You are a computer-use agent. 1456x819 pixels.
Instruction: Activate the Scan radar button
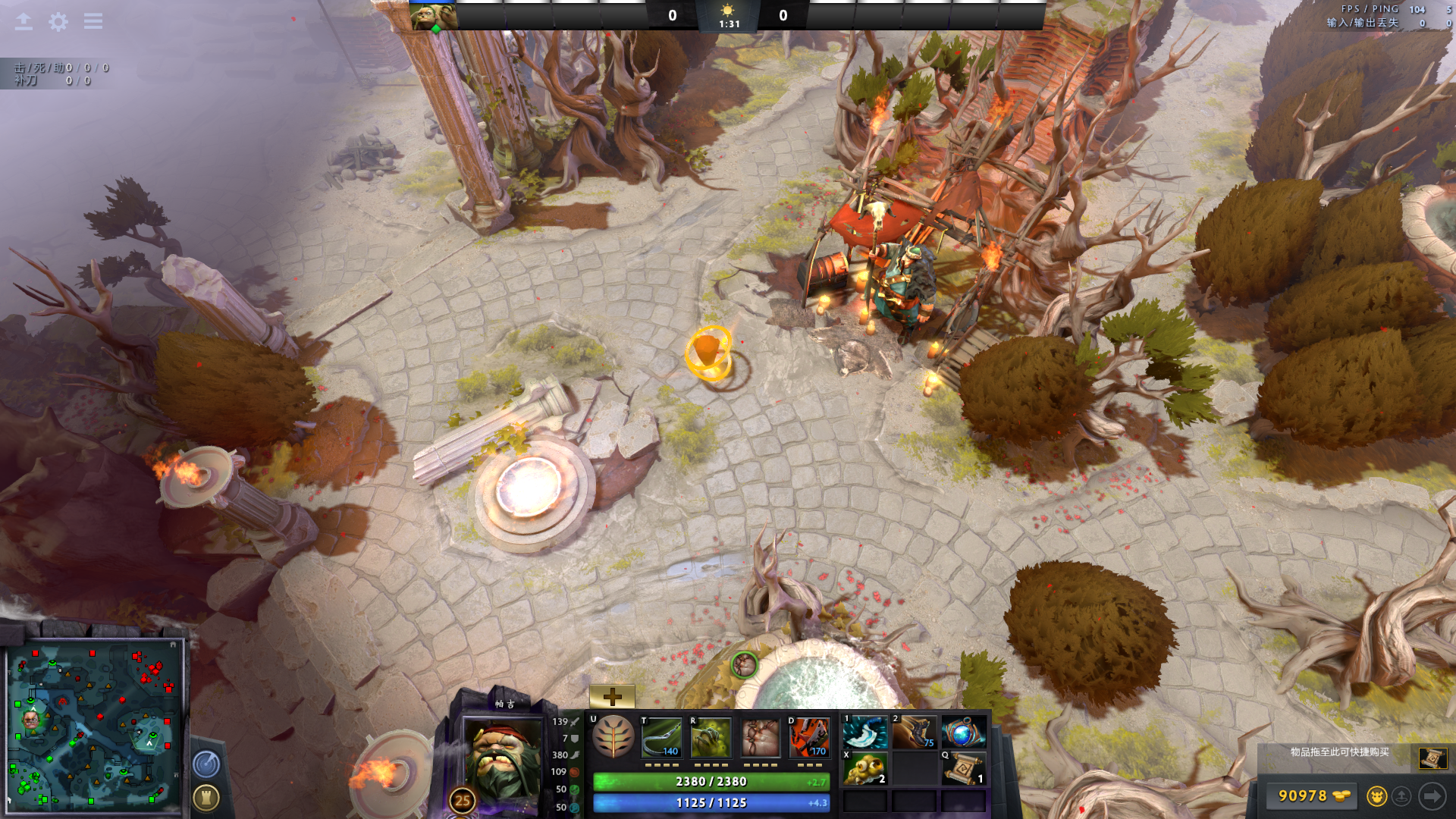coord(206,764)
